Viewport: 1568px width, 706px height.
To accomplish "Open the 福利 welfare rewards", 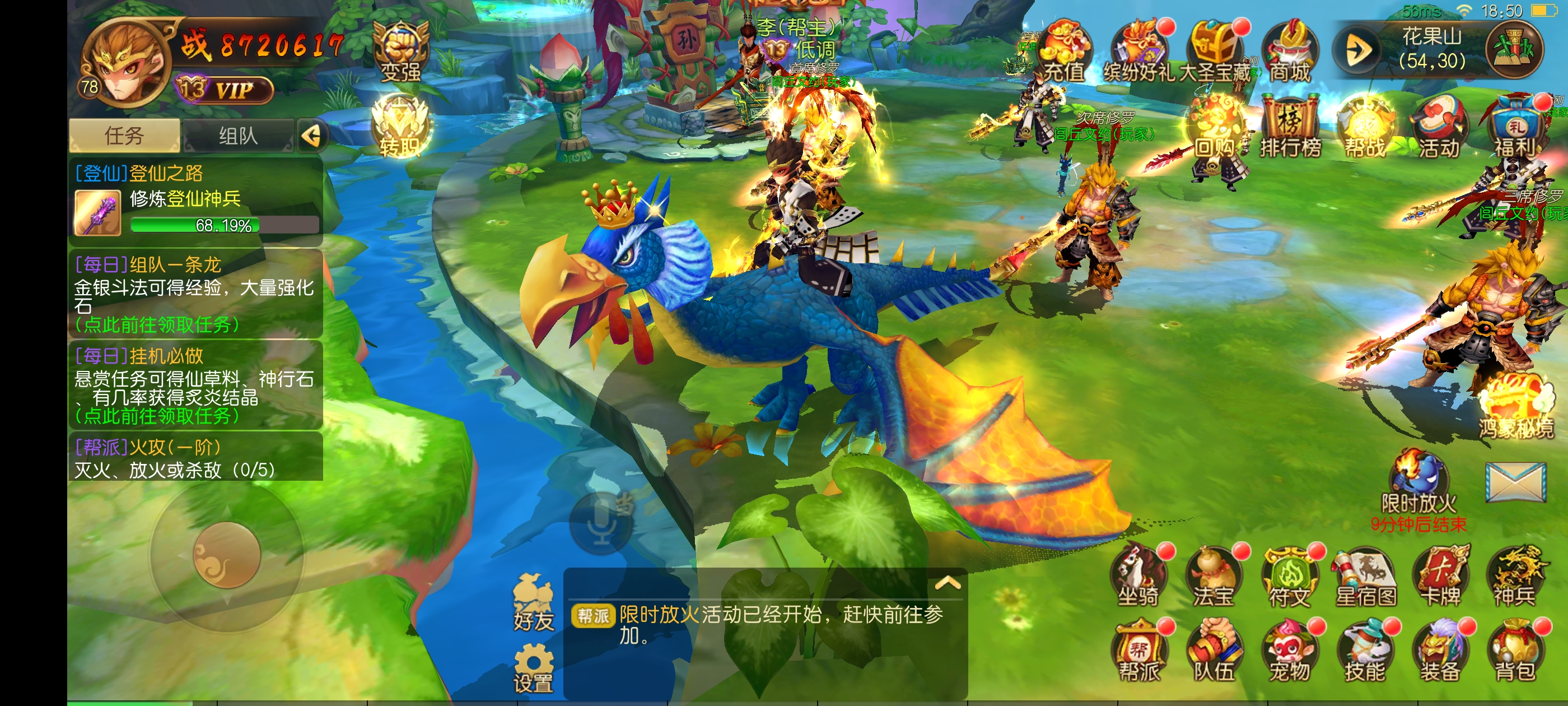I will click(1515, 128).
